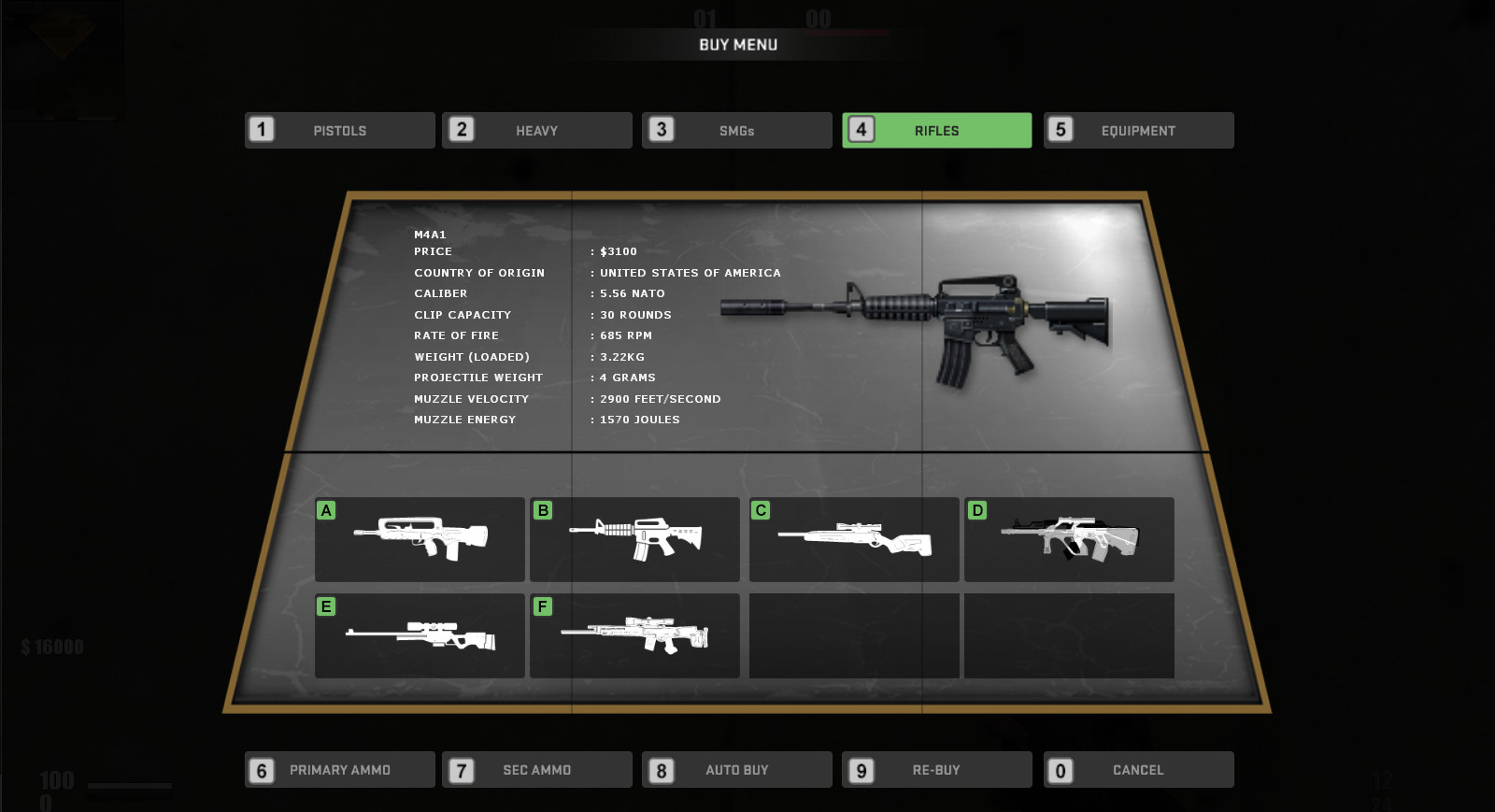Select the AWP sniper rifle in slot E
Viewport: 1495px width, 812px height.
coord(419,635)
